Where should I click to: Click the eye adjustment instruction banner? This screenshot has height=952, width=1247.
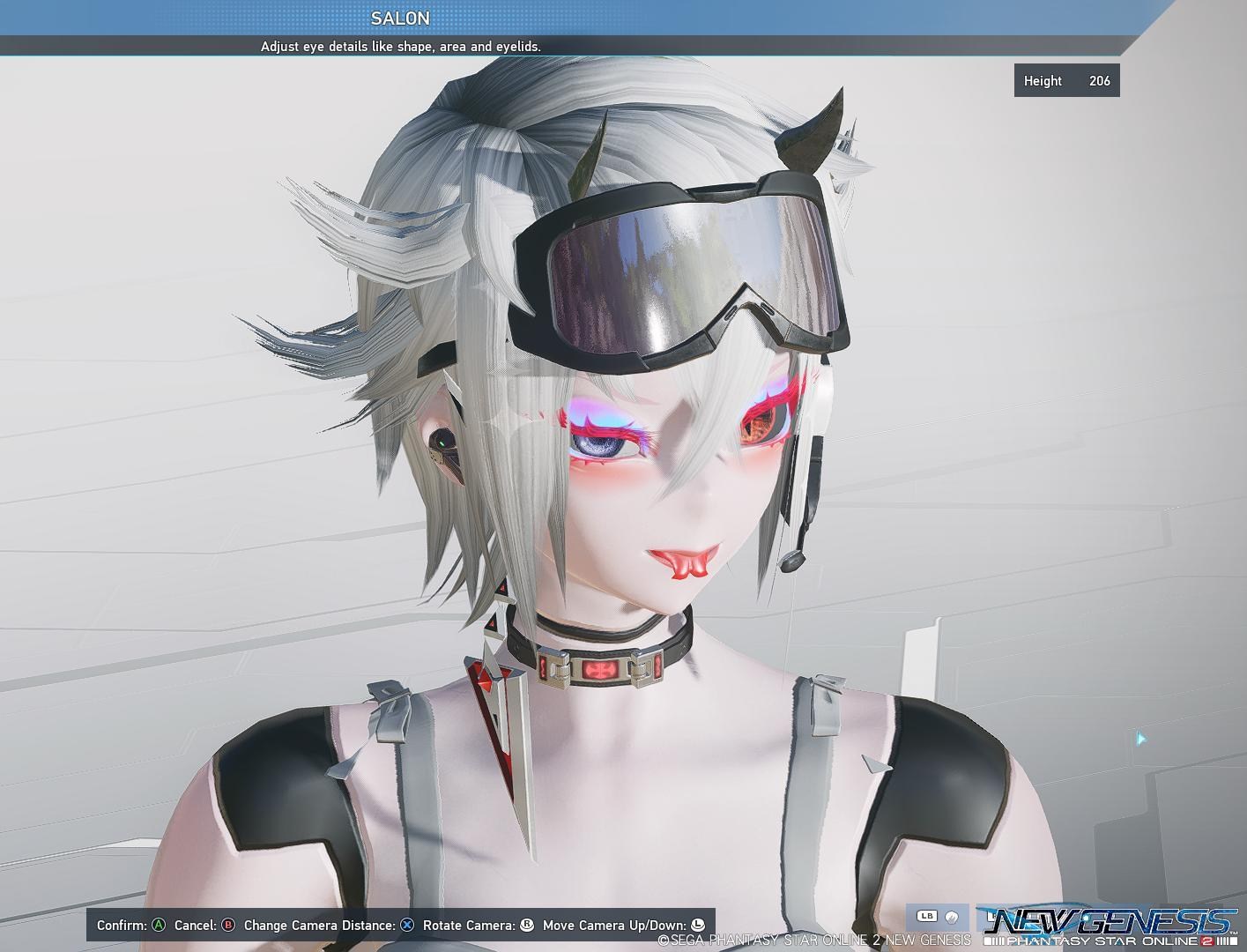tap(401, 47)
